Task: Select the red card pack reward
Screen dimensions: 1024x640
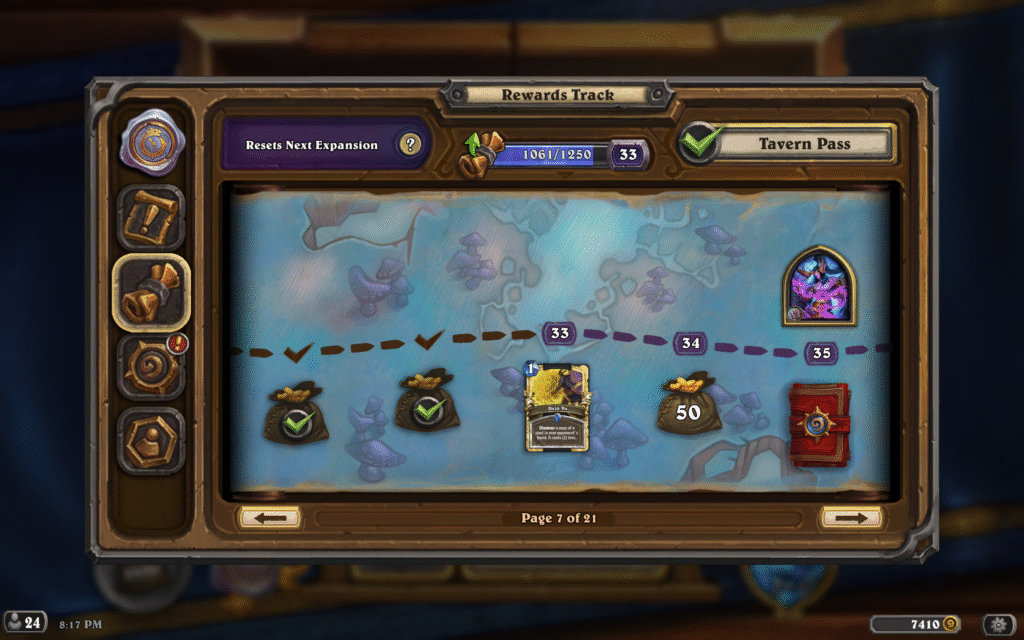Action: [x=820, y=425]
